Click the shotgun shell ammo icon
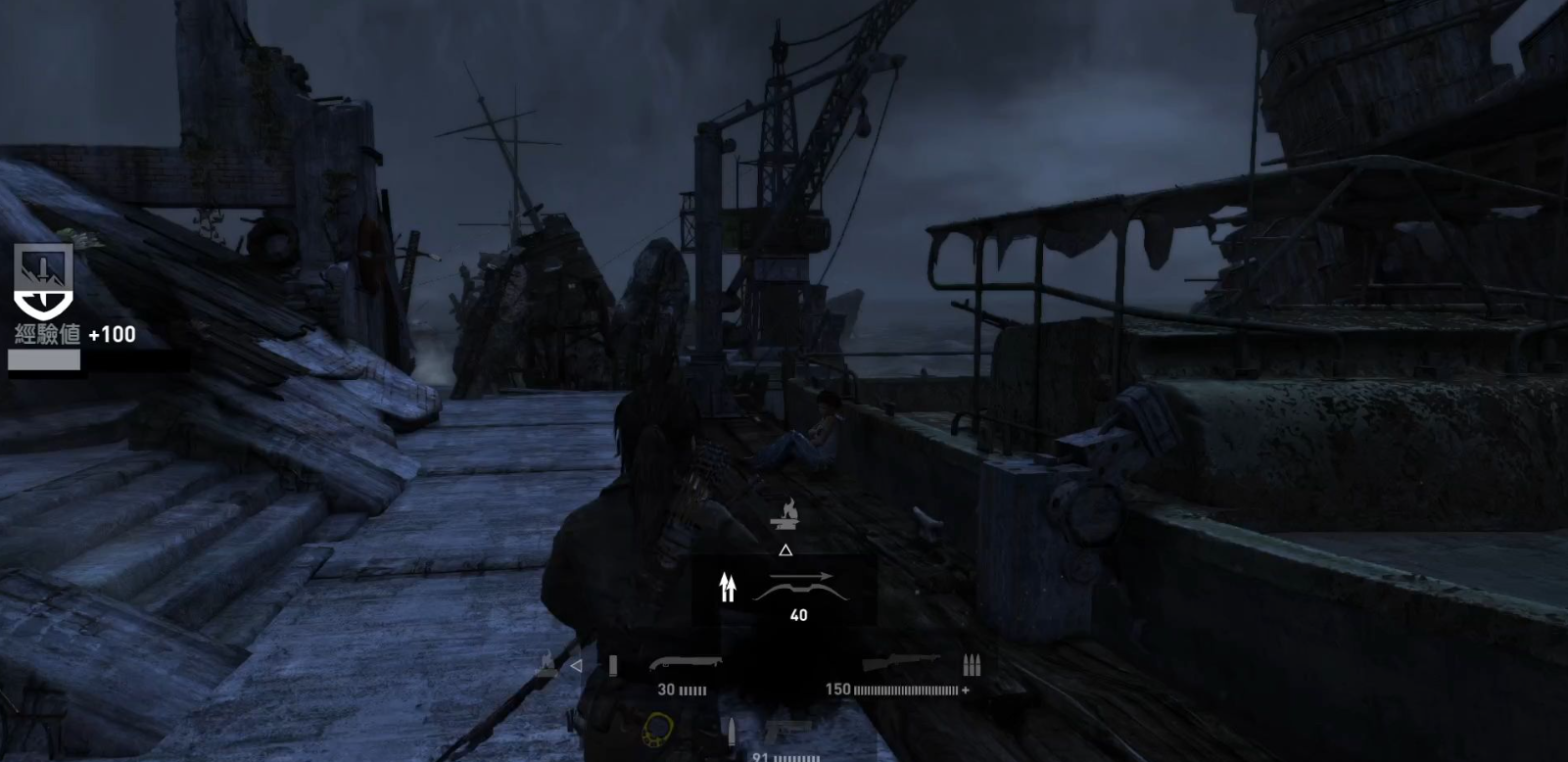The width and height of the screenshot is (1568, 762). [613, 666]
